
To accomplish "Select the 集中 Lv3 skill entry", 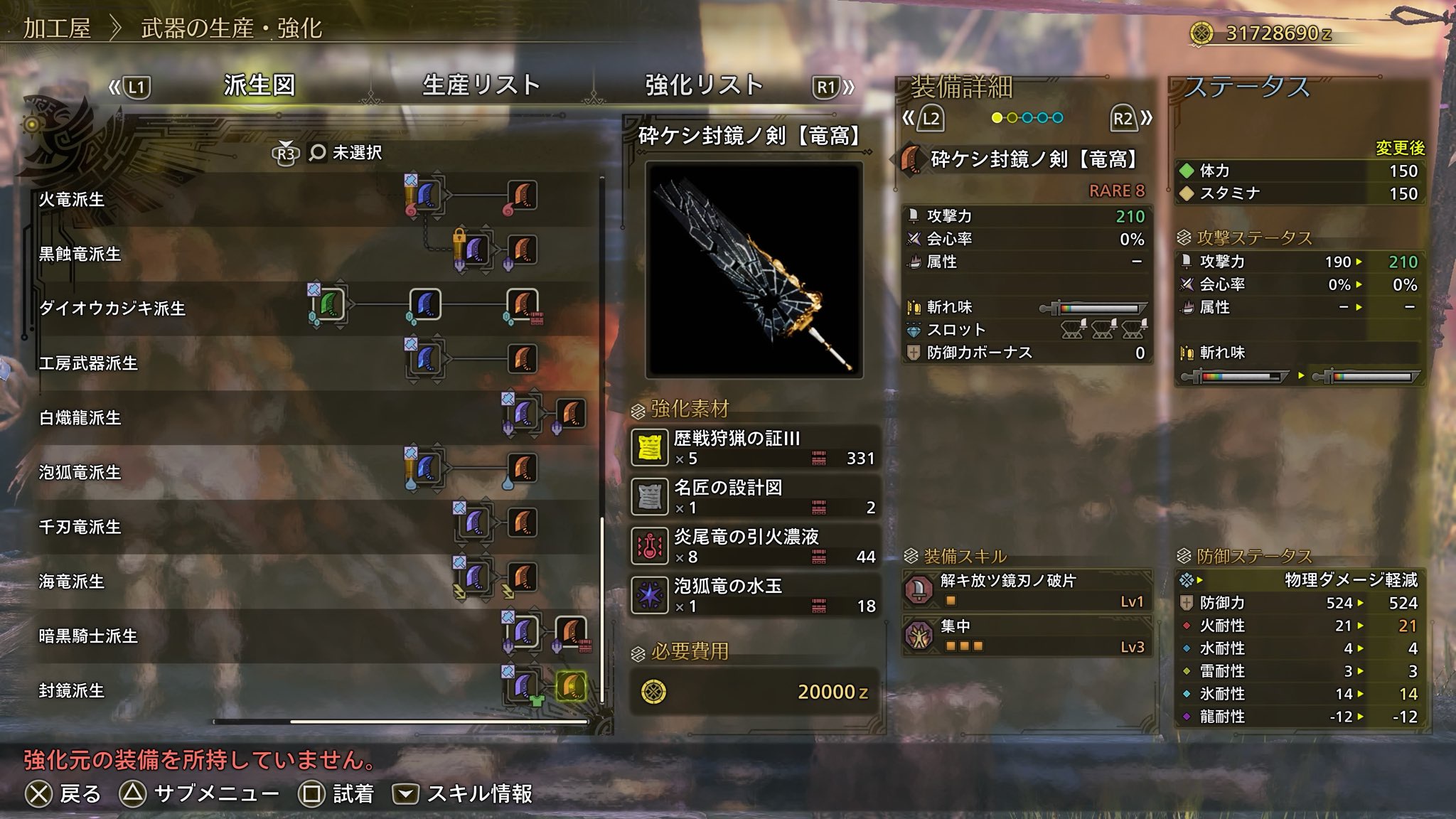I will pos(1027,636).
